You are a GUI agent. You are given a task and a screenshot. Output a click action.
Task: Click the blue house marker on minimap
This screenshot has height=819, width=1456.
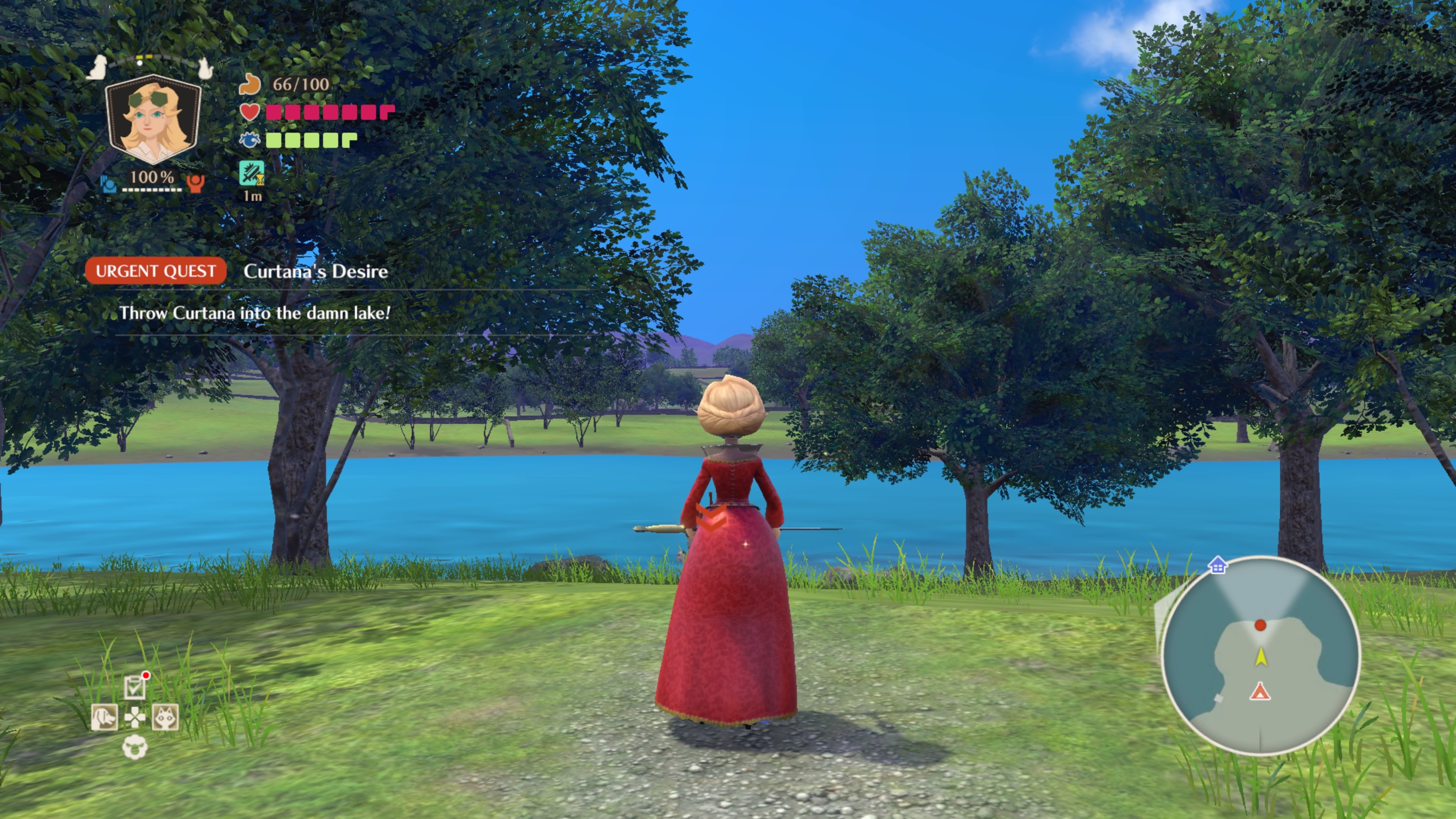point(1218,565)
